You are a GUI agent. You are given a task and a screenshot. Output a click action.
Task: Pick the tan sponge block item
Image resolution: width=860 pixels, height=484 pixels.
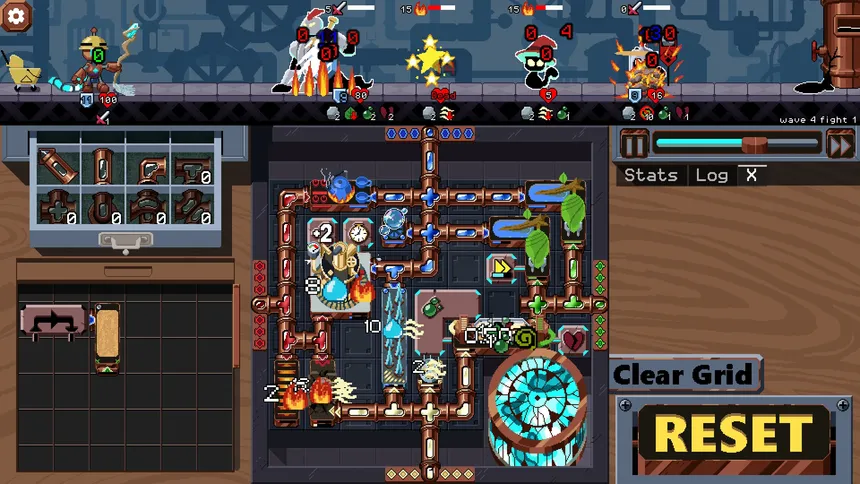tap(107, 337)
